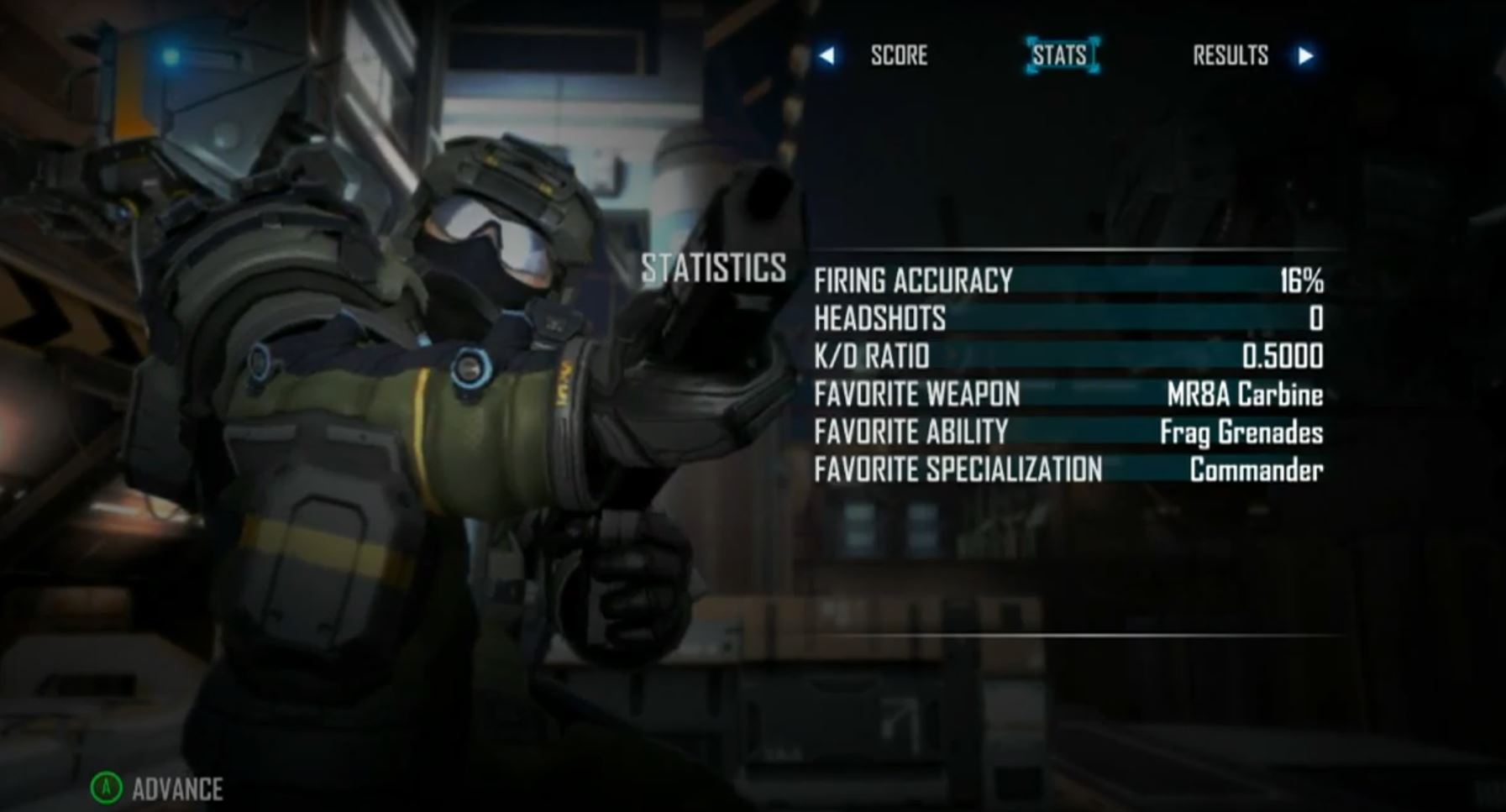
Task: Click the right arrow beside Results
Action: (x=1305, y=55)
